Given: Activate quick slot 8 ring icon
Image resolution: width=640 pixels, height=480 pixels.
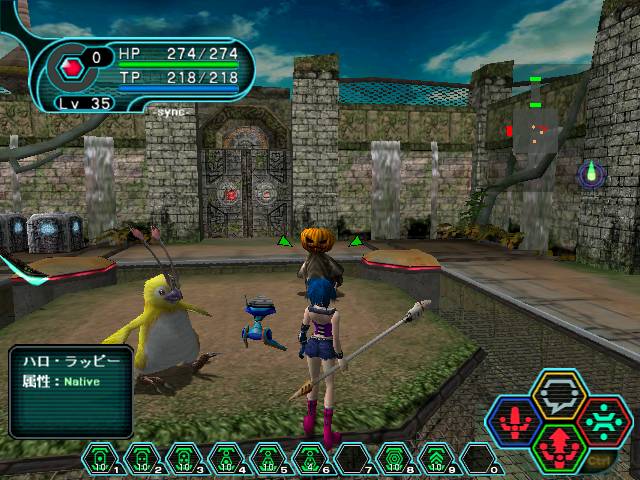Looking at the screenshot, I should [x=391, y=459].
